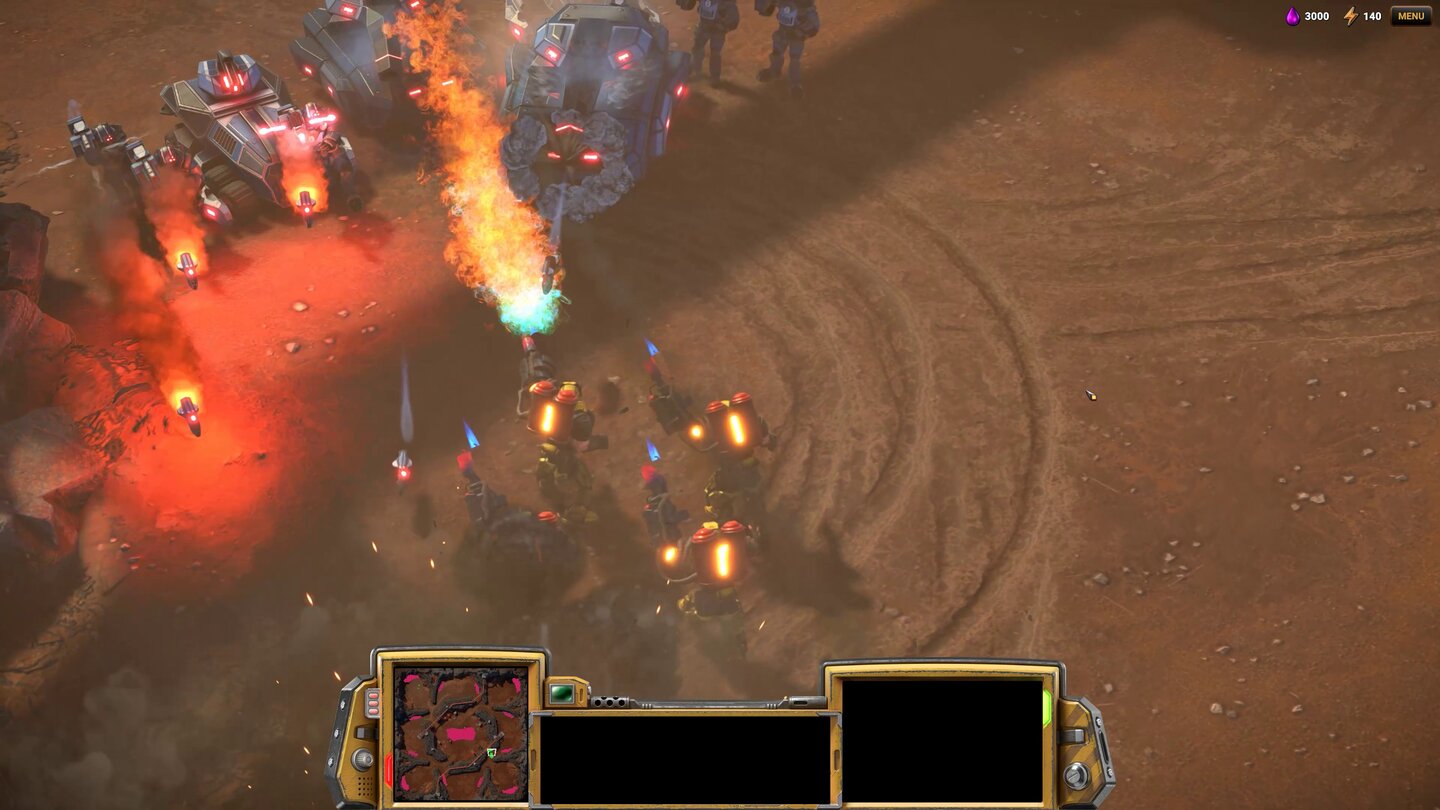Click your green base marker on the minimap
The height and width of the screenshot is (810, 1440).
(x=490, y=753)
